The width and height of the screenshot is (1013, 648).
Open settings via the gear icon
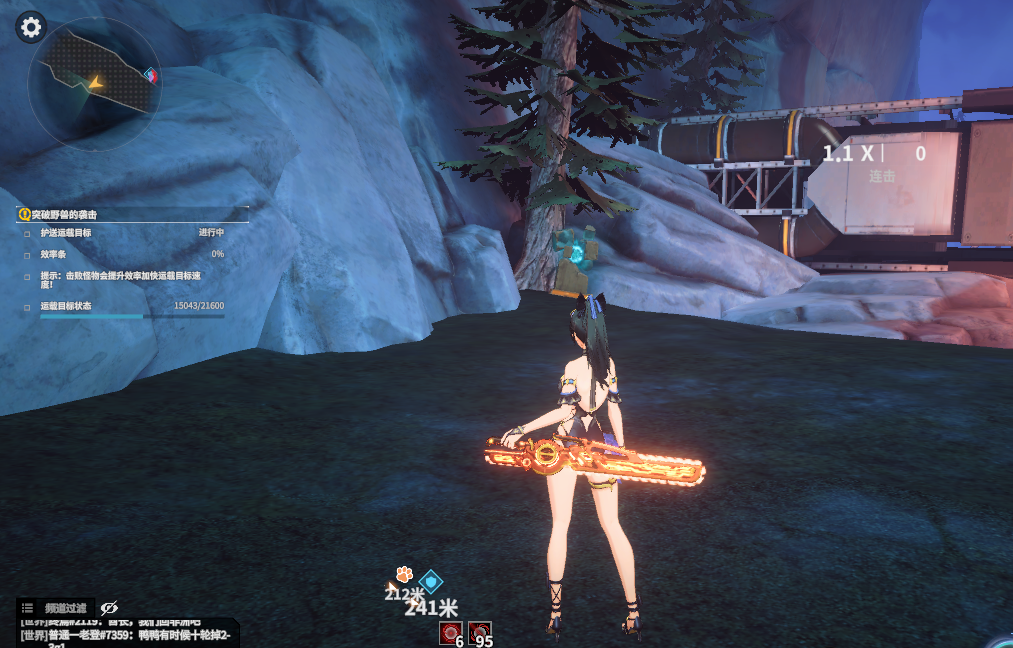tap(32, 27)
